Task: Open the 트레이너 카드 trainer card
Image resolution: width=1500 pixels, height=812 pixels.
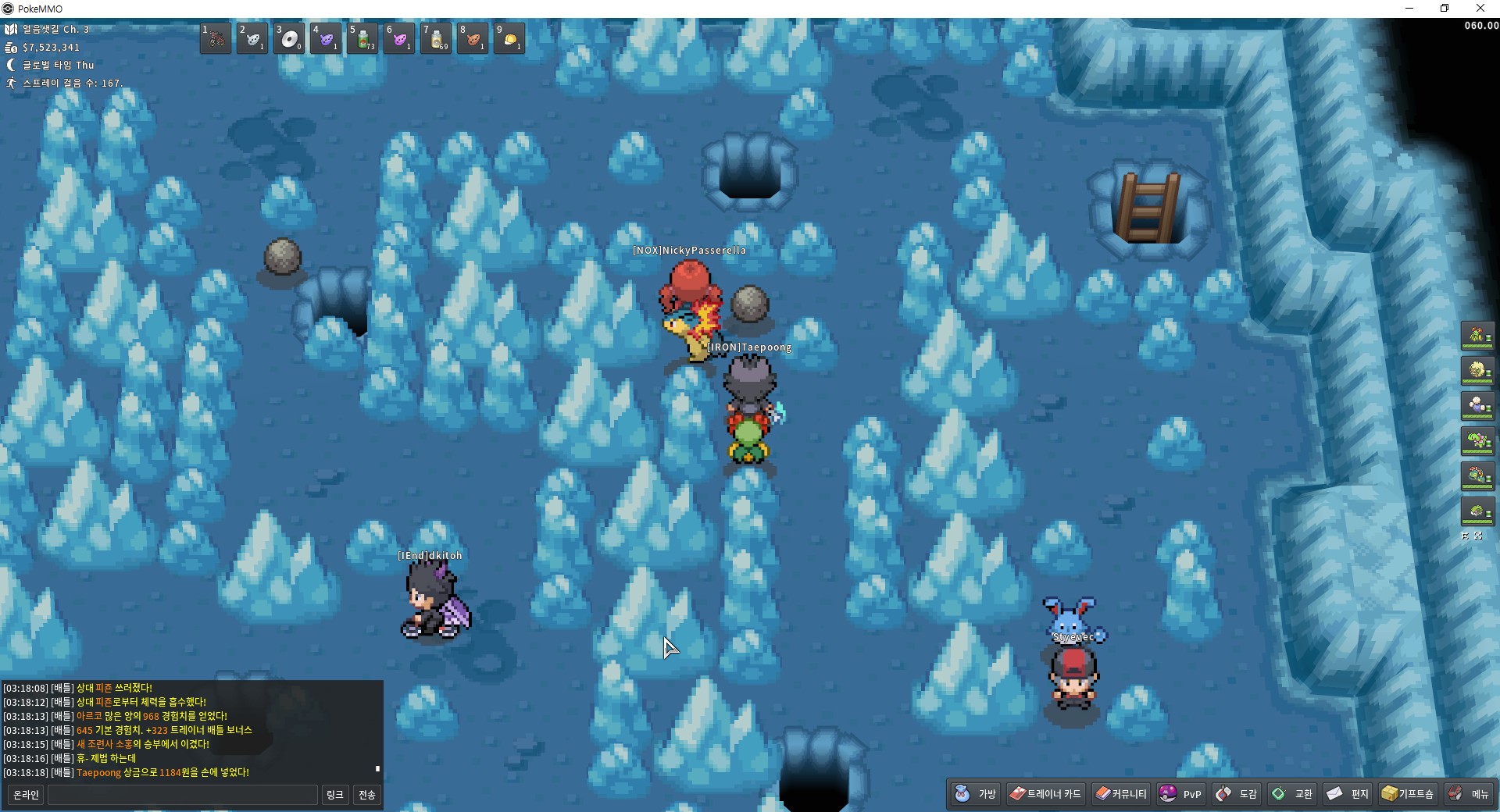Action: click(x=1045, y=794)
